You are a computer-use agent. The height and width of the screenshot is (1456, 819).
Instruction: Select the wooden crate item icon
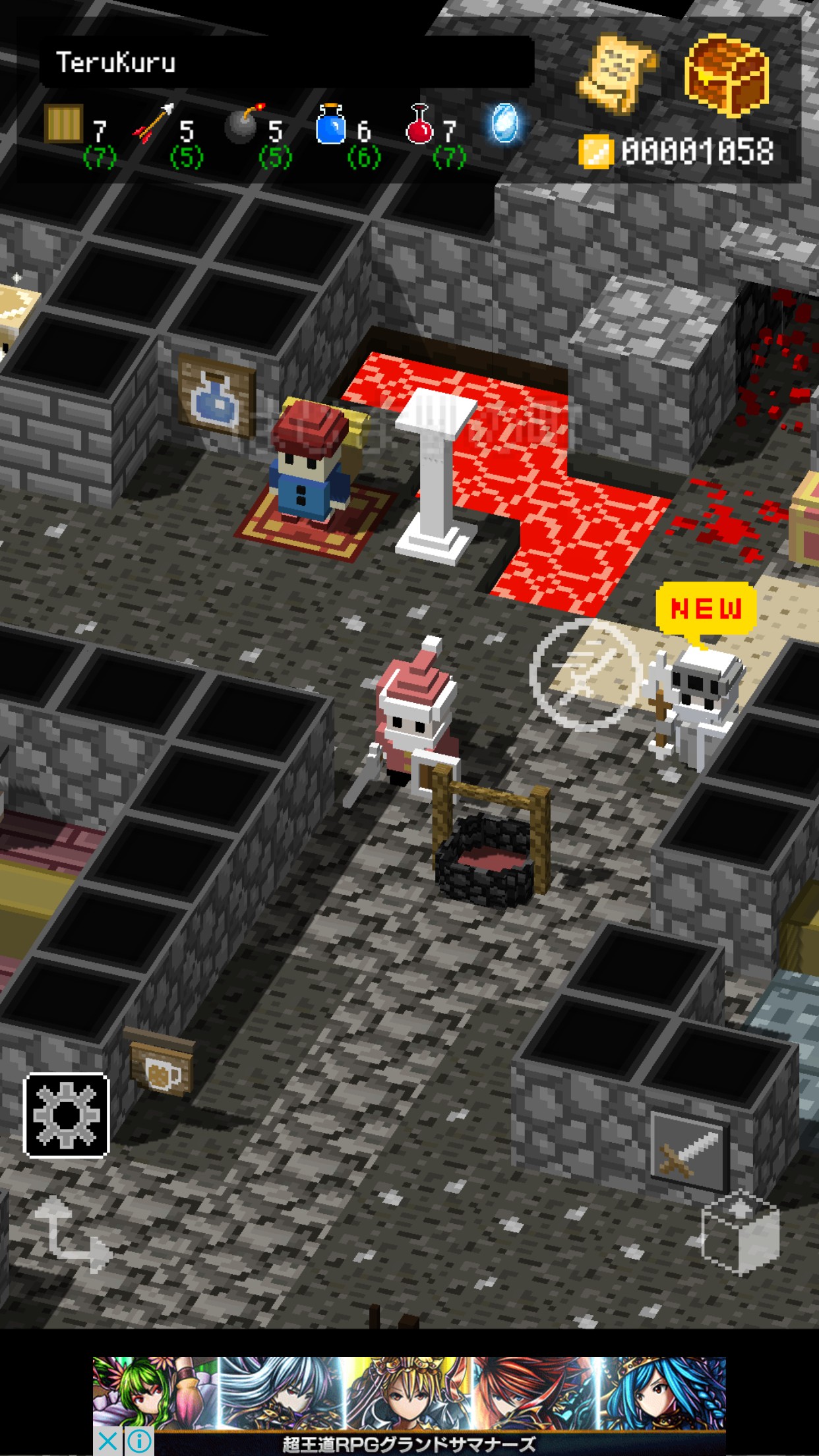tap(63, 124)
